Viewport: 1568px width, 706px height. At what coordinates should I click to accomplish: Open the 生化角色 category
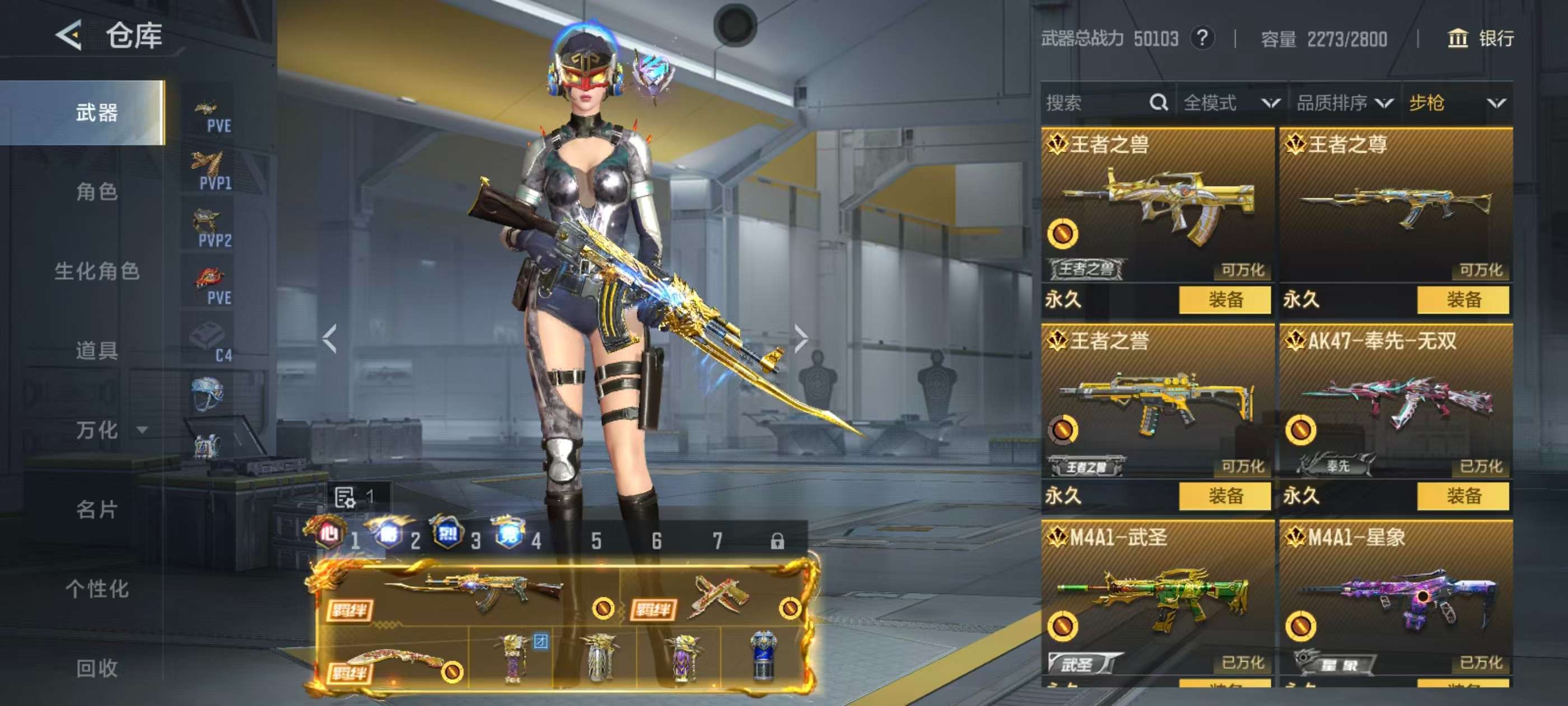click(97, 271)
